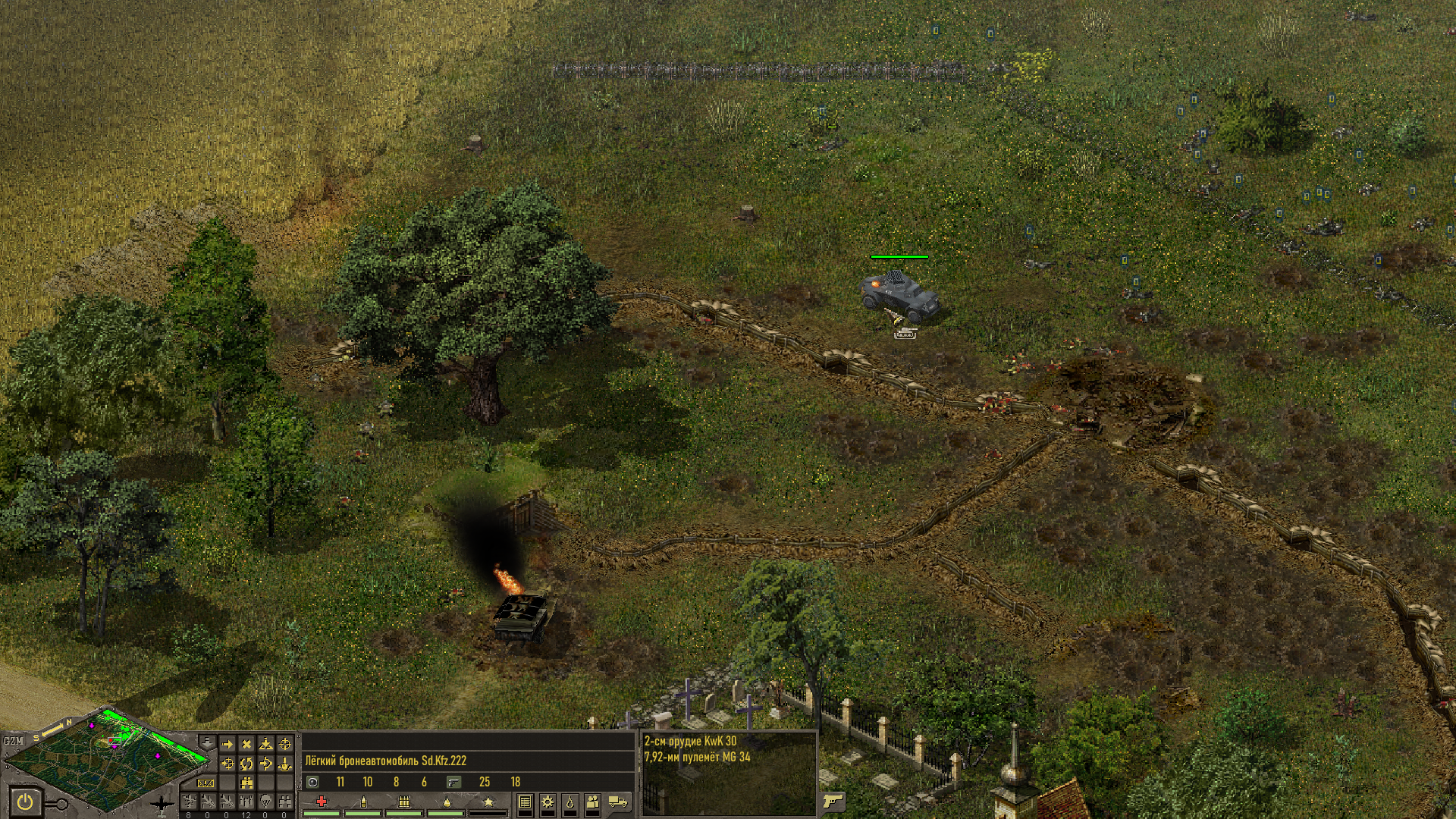The height and width of the screenshot is (819, 1456).
Task: Issue the move order arrow command
Action: [227, 744]
